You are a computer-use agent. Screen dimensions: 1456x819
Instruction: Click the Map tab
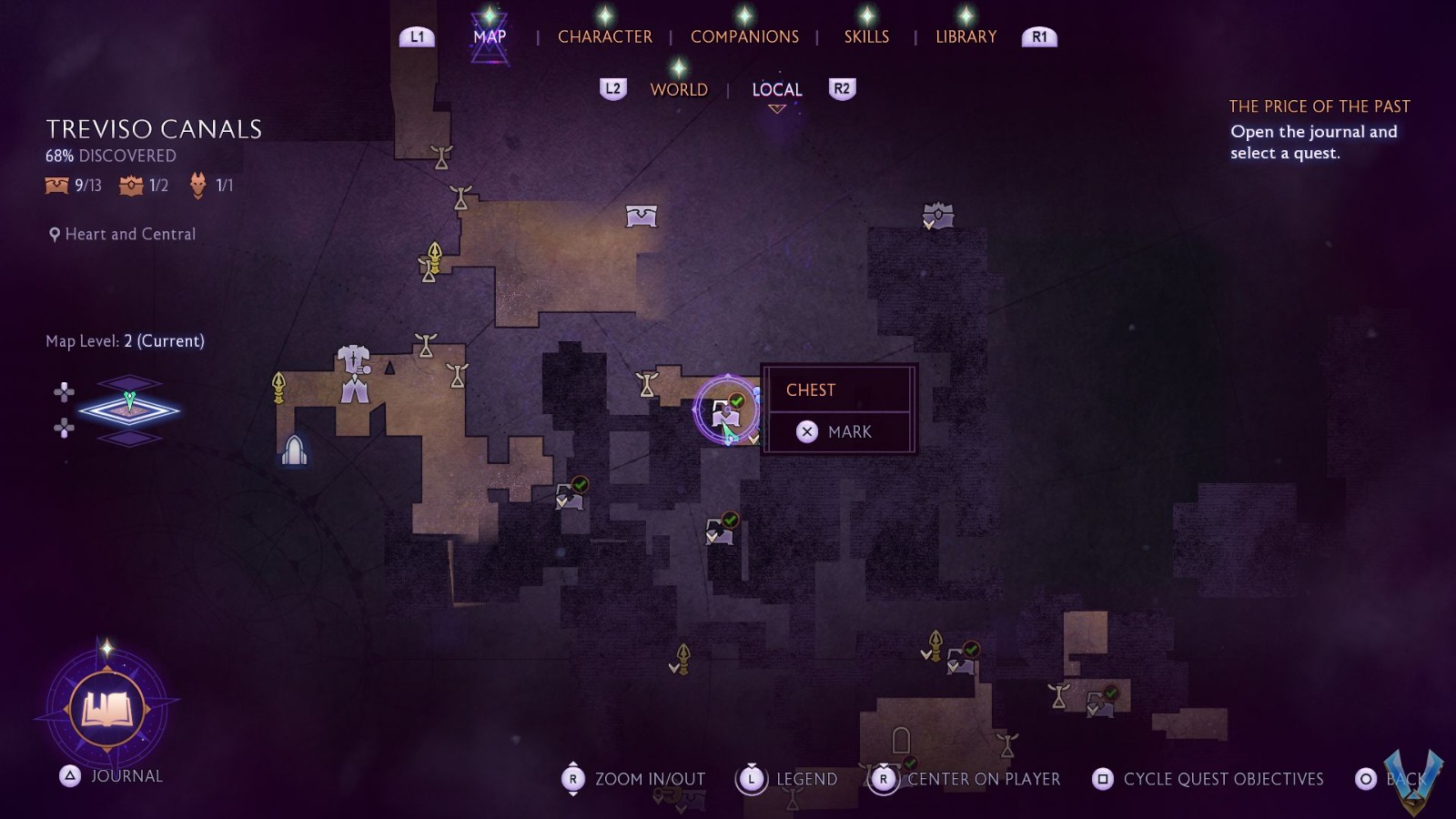coord(490,36)
